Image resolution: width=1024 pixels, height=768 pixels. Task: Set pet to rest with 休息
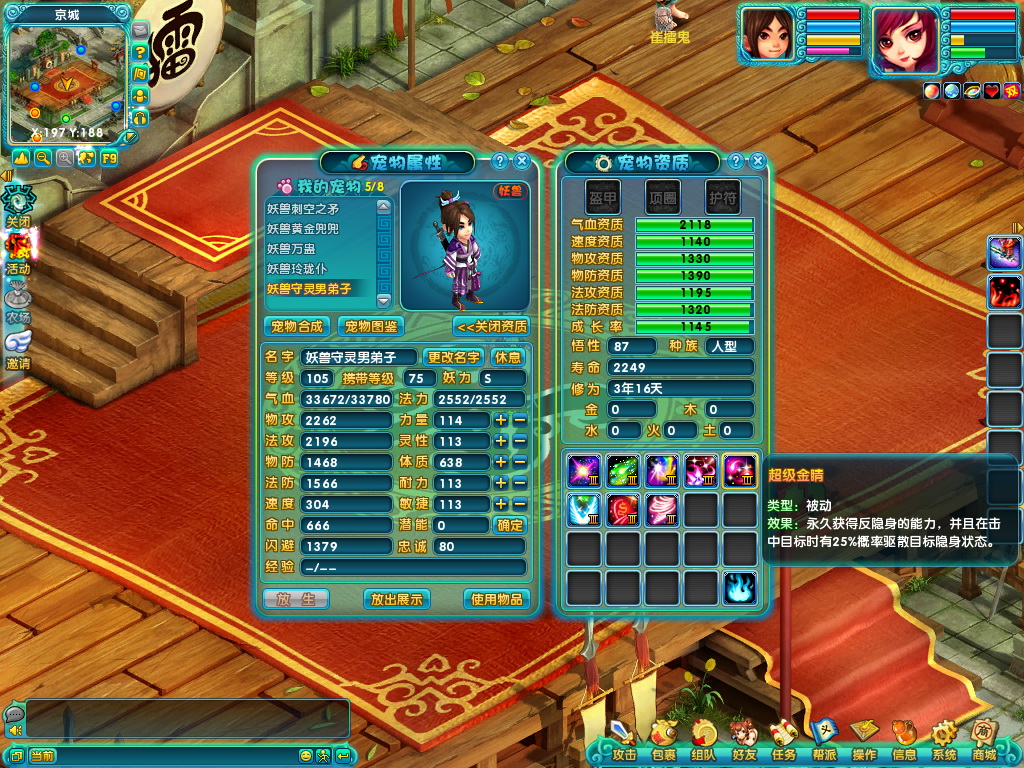point(508,357)
